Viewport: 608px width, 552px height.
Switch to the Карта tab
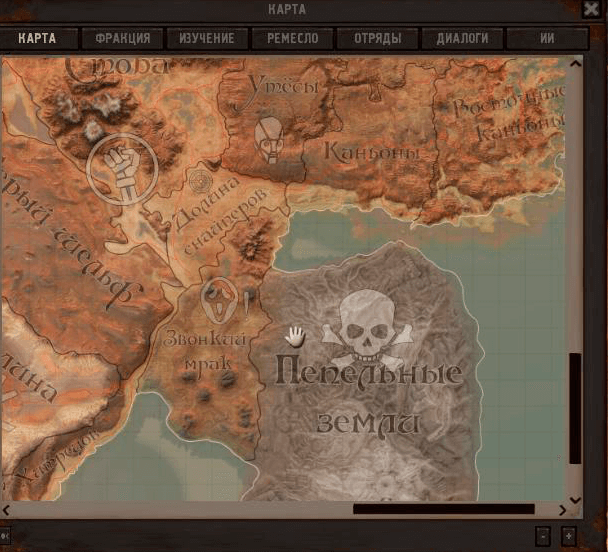[37, 39]
